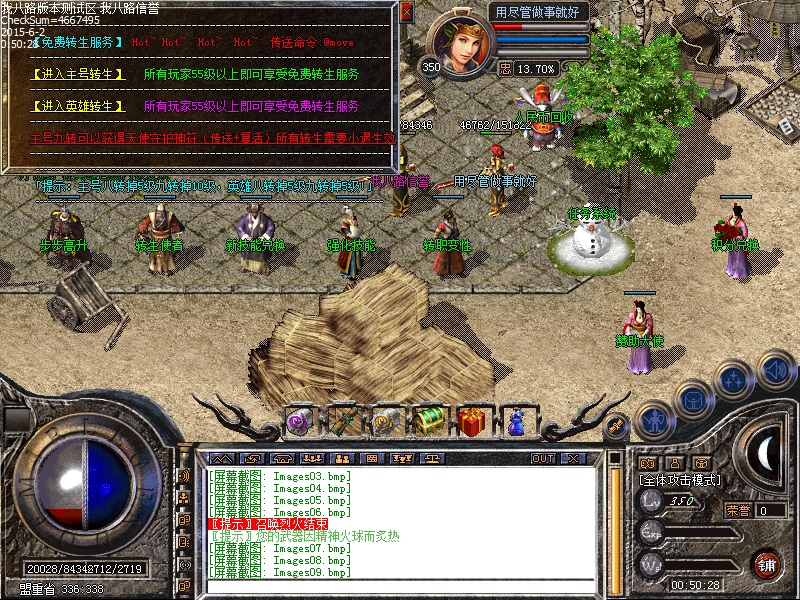
Task: Open the red gift box item
Action: [474, 420]
